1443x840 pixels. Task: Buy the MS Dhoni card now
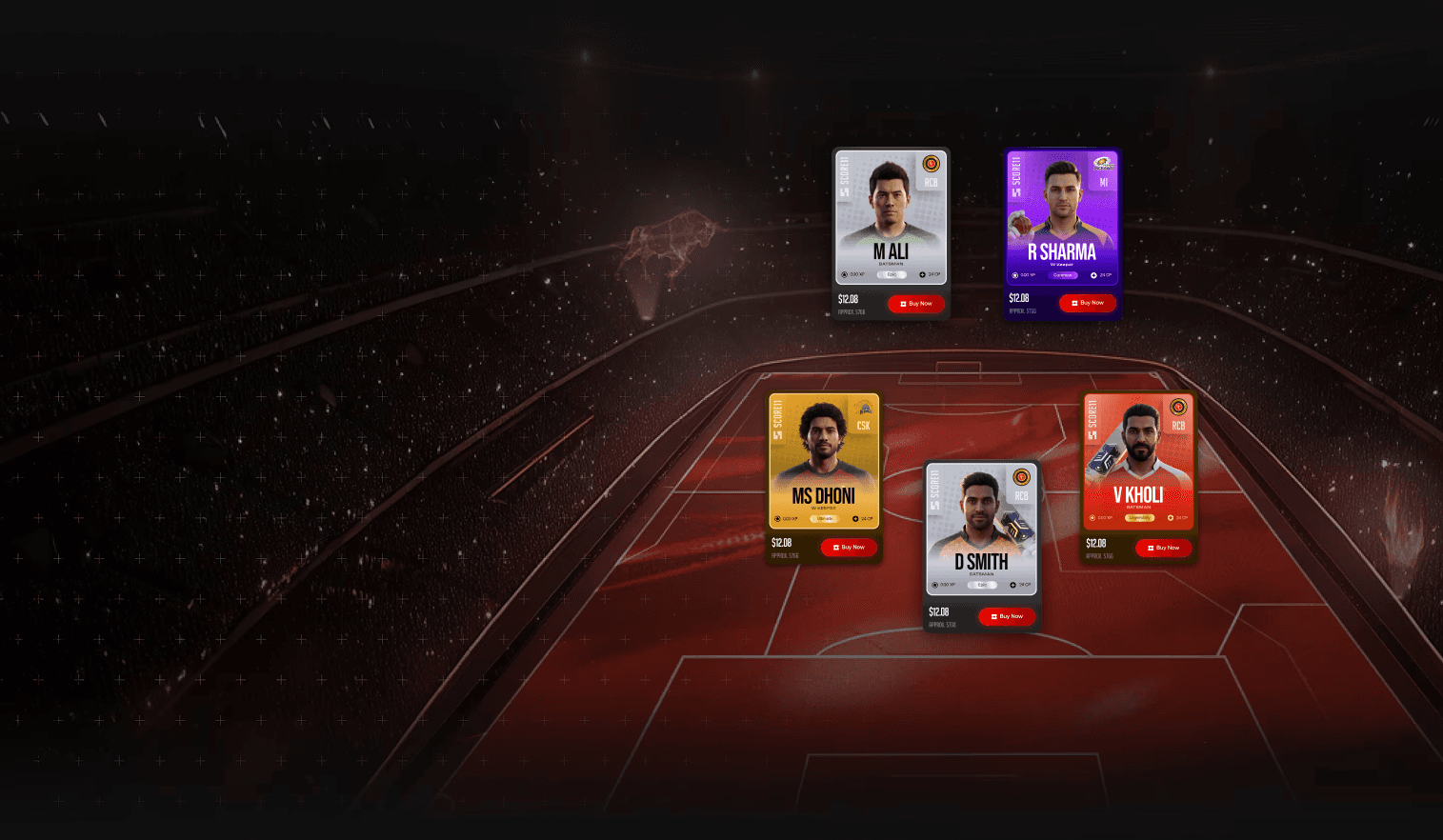click(849, 548)
